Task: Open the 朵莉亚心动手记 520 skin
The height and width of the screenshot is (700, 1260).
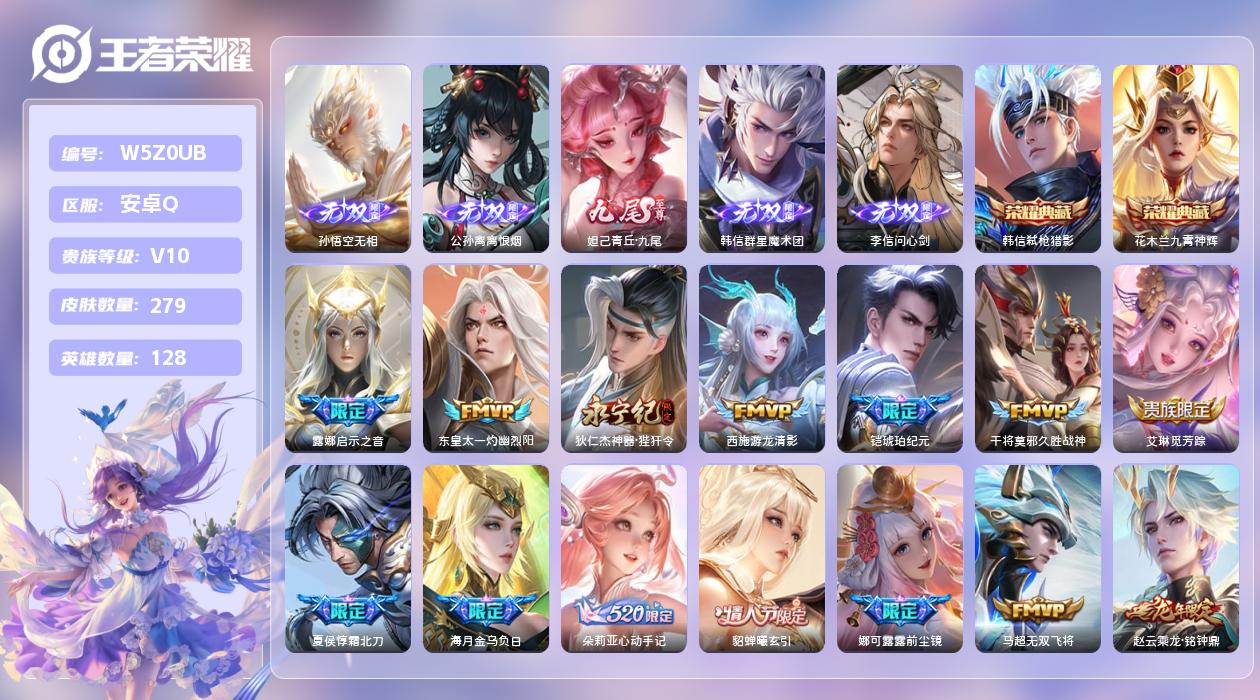Action: [x=624, y=558]
